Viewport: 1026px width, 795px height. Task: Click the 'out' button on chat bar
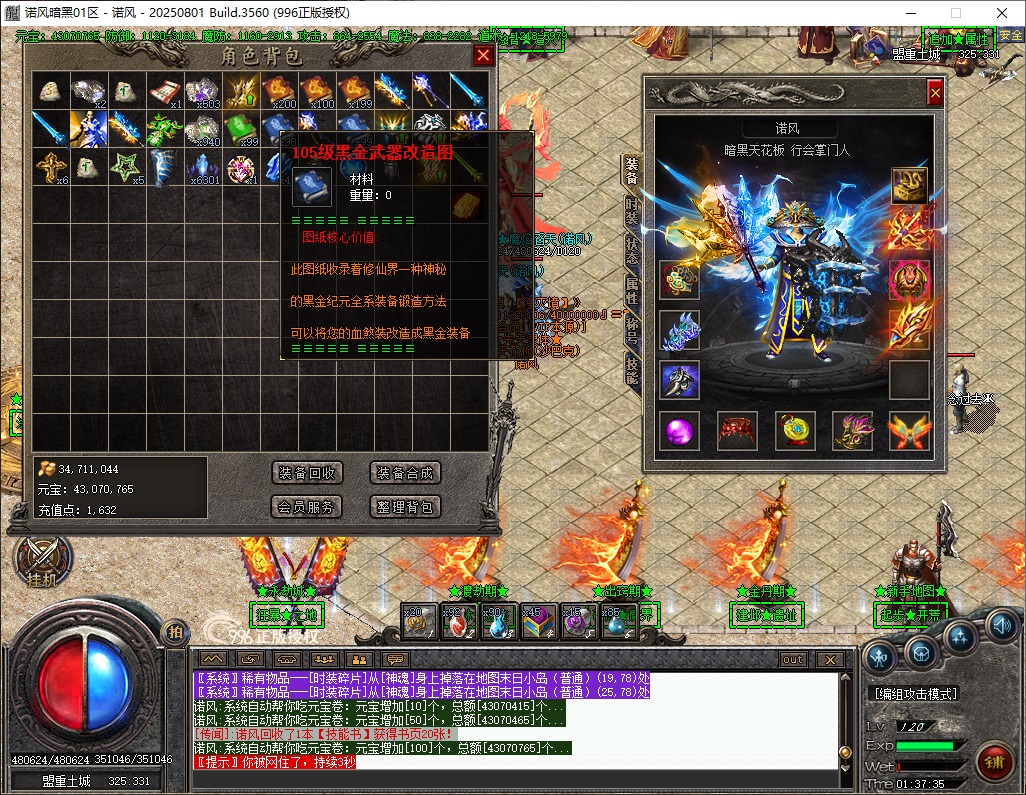[792, 660]
